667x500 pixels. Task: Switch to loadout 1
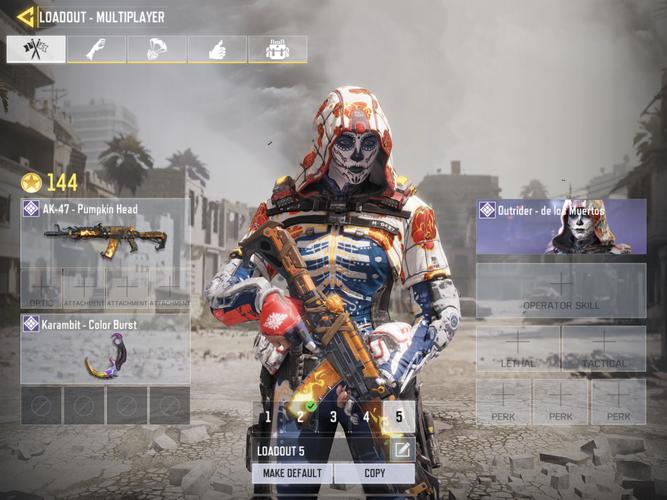267,416
